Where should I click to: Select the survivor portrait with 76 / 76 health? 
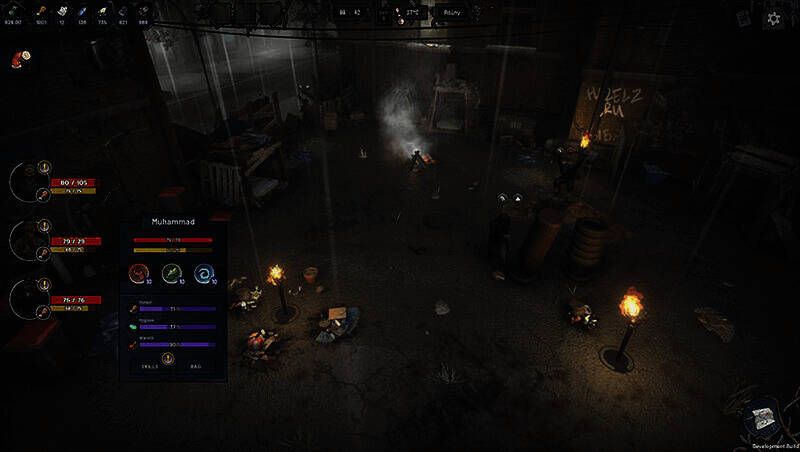[x=28, y=298]
